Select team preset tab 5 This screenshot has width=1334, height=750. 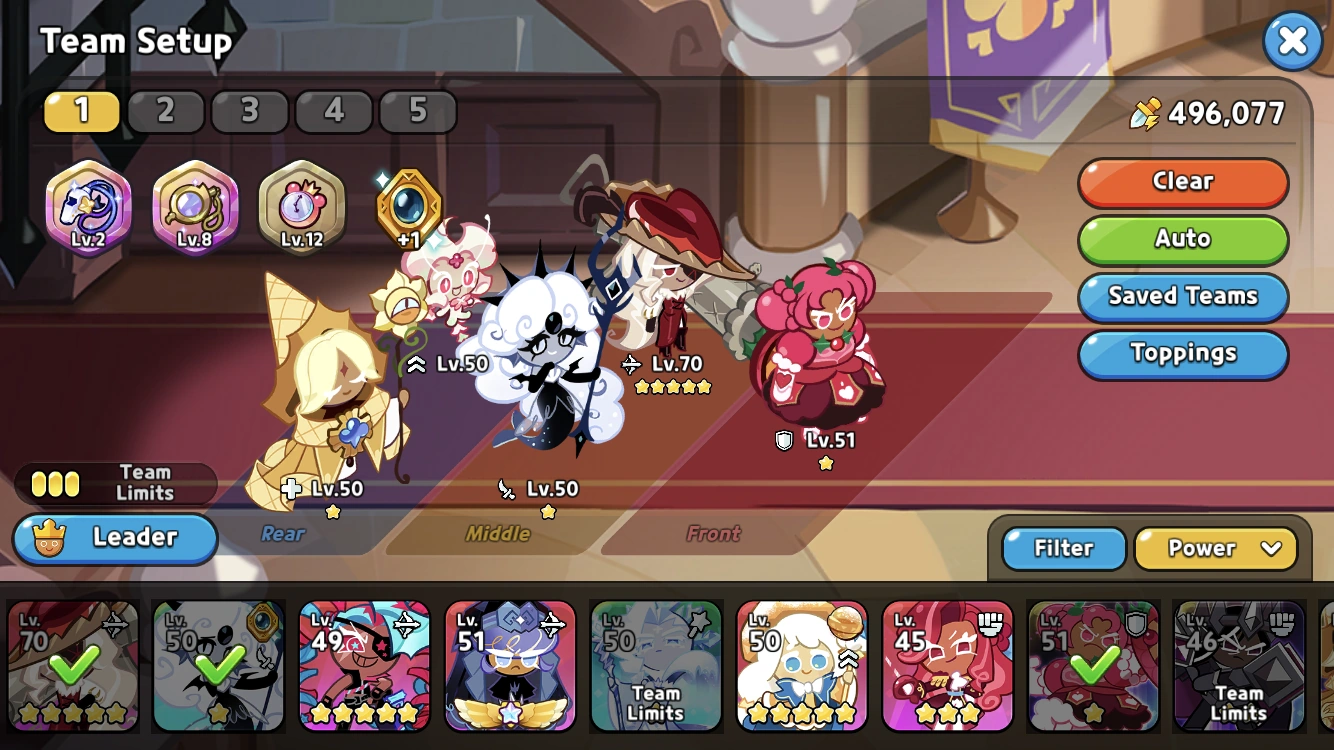[x=418, y=111]
